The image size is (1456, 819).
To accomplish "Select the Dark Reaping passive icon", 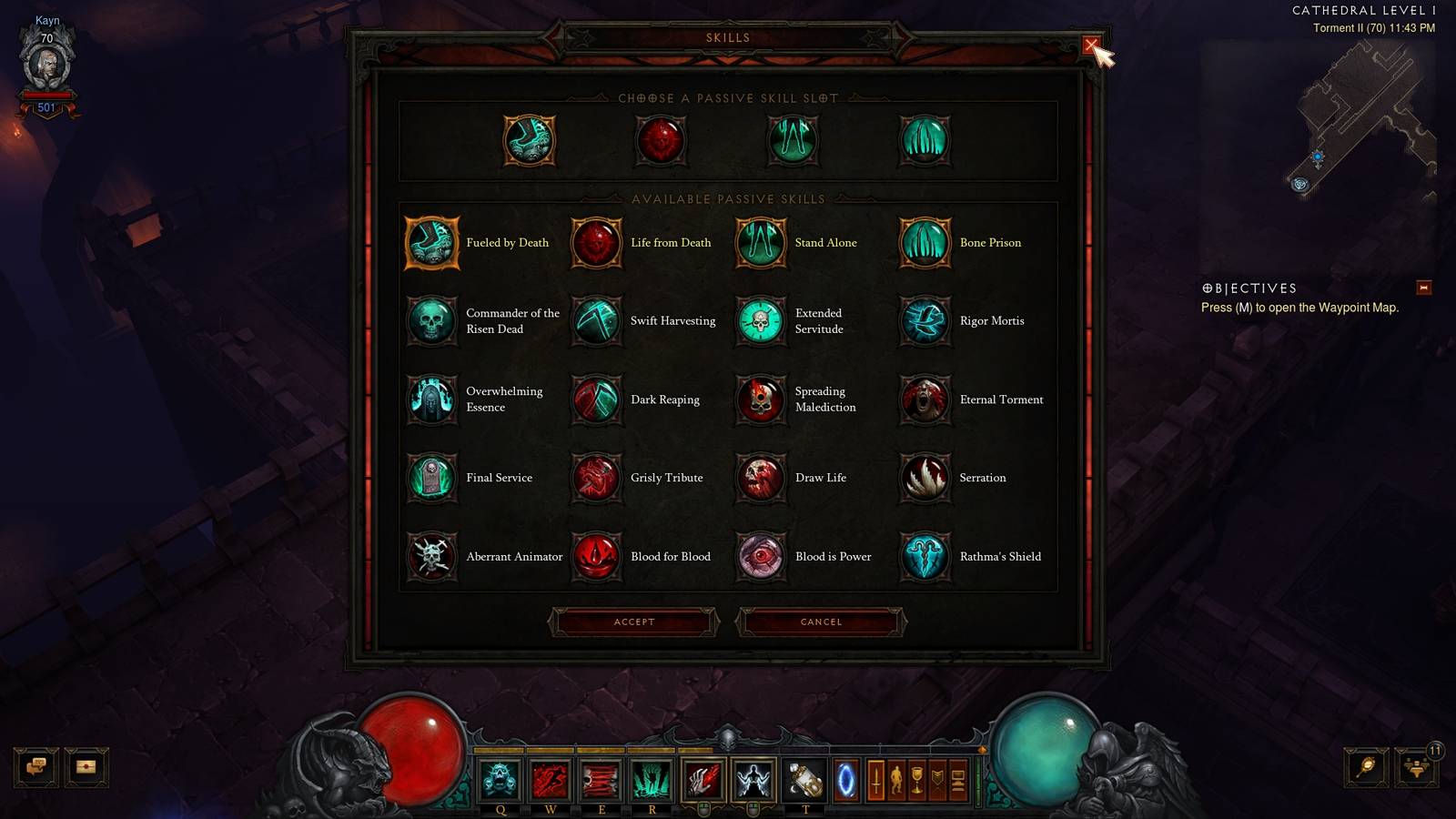I will point(597,399).
